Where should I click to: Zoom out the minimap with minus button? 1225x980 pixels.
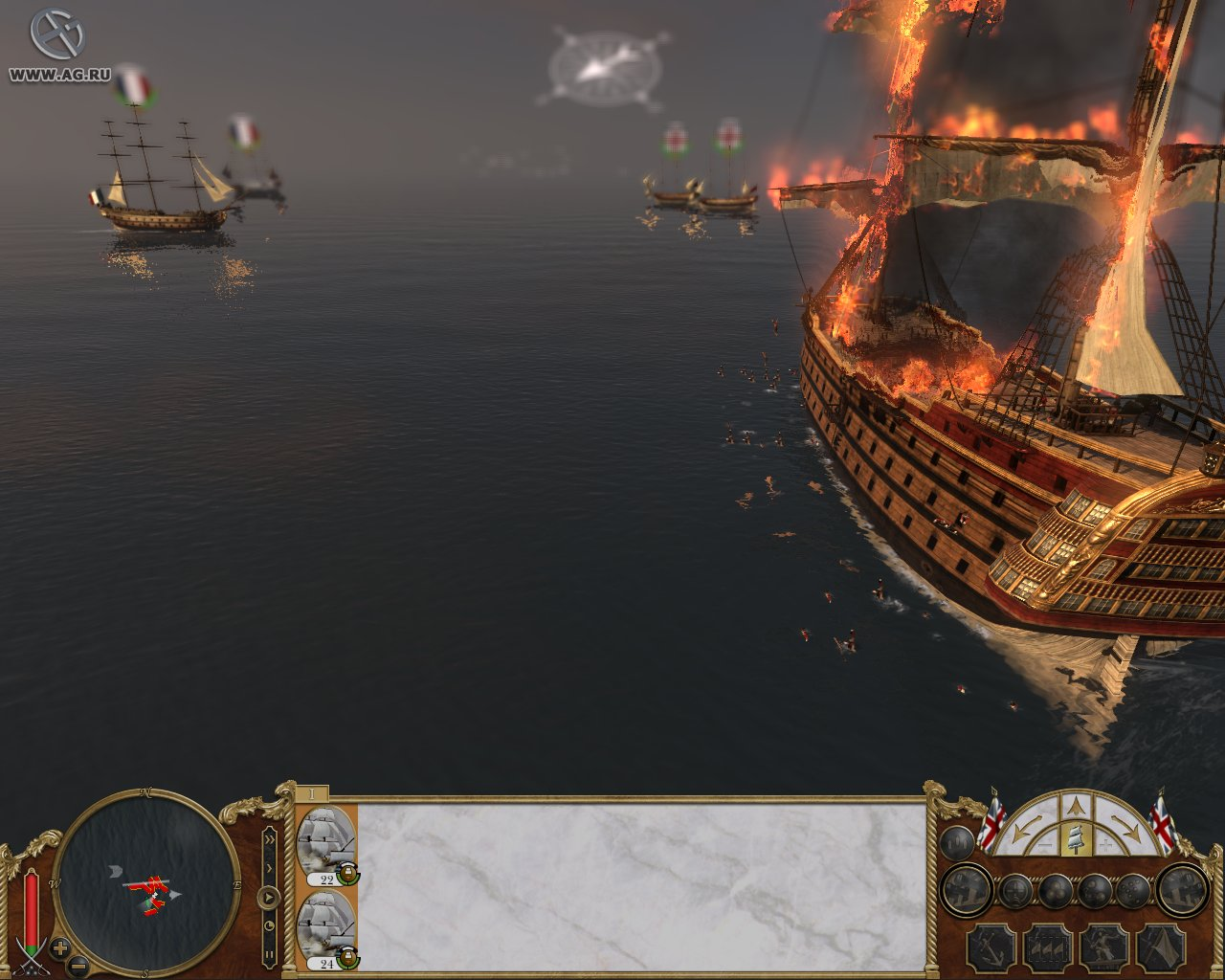pos(79,965)
